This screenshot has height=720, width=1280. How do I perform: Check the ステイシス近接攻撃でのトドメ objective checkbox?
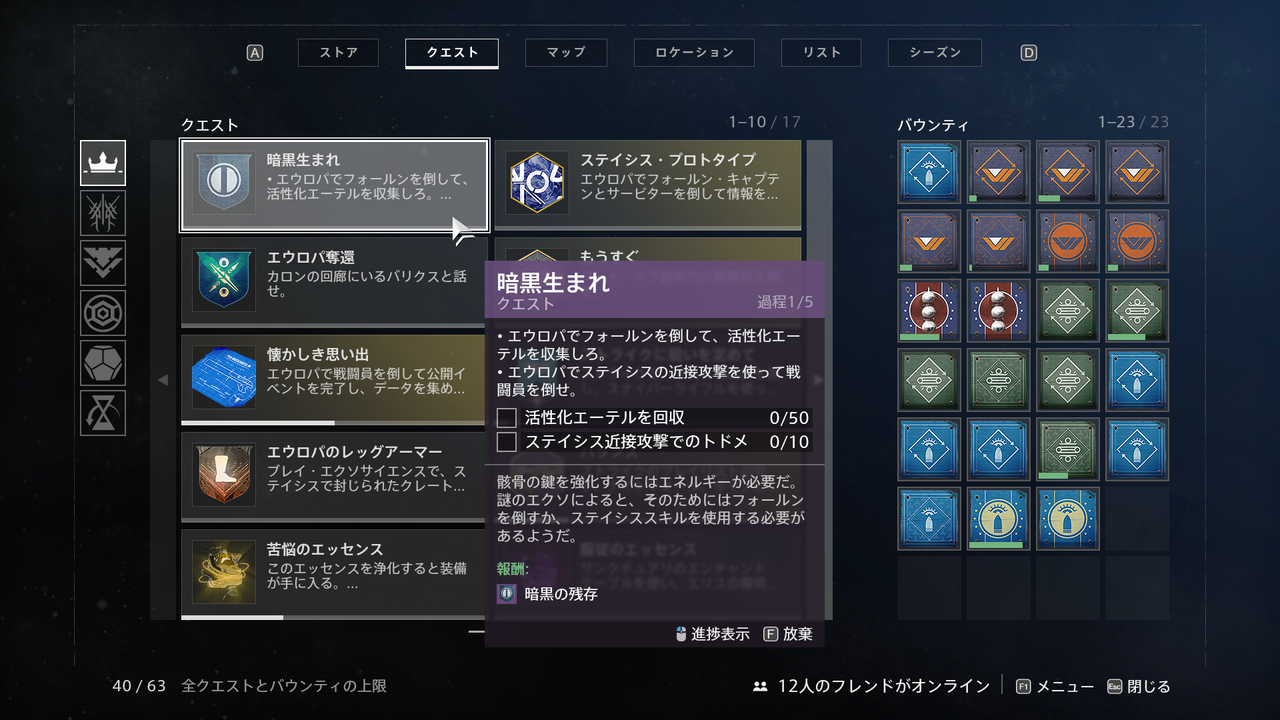coord(506,440)
